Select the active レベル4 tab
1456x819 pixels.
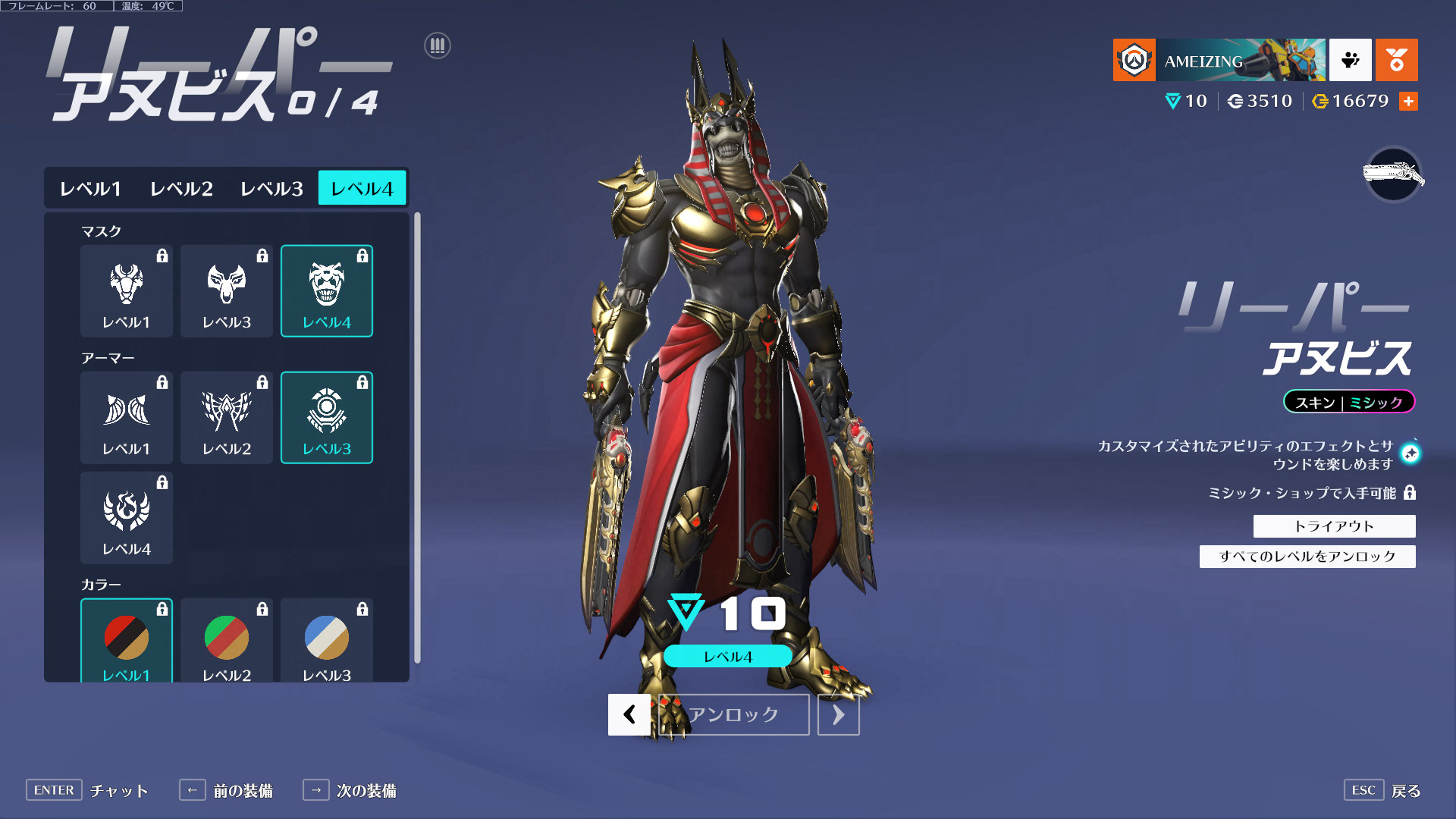[362, 188]
